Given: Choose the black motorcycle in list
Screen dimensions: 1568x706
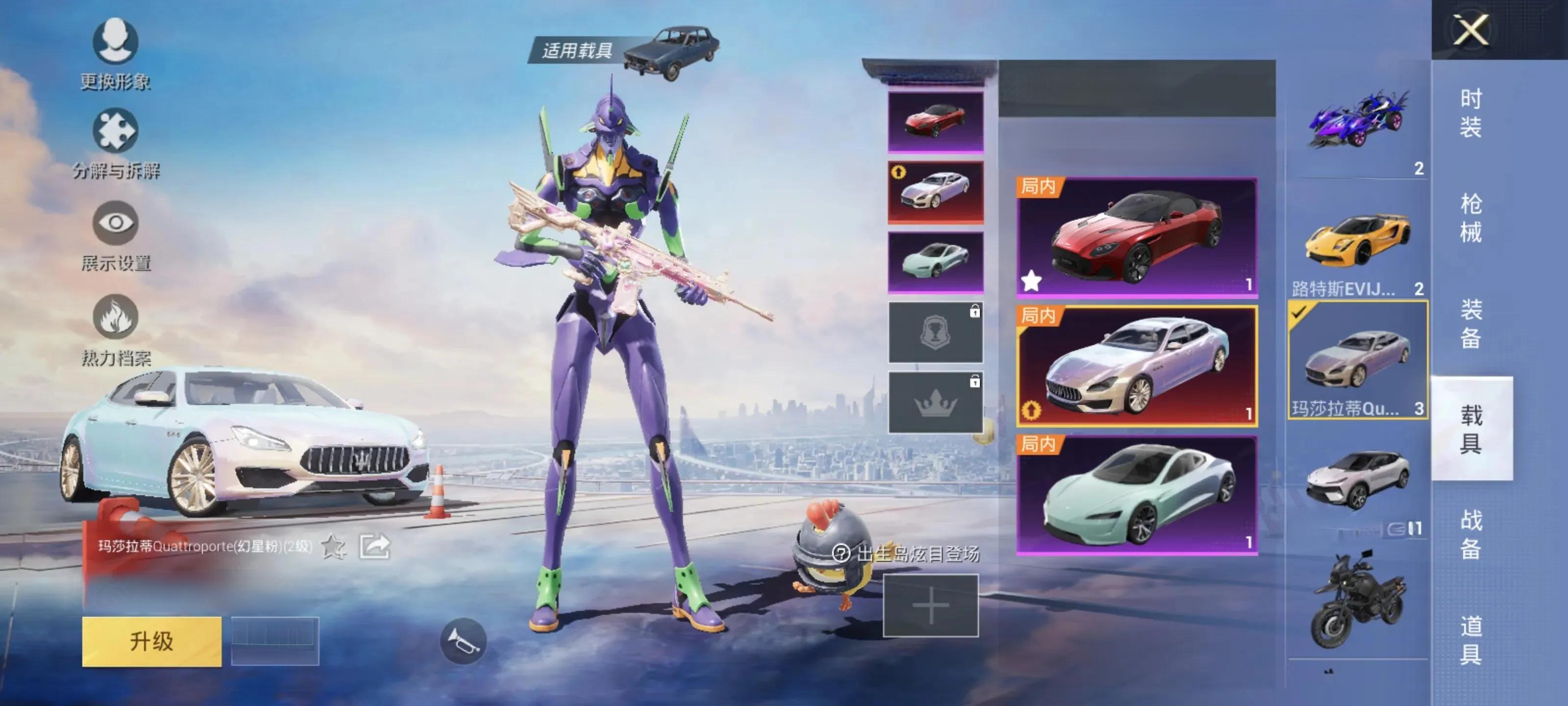Looking at the screenshot, I should click(x=1357, y=600).
